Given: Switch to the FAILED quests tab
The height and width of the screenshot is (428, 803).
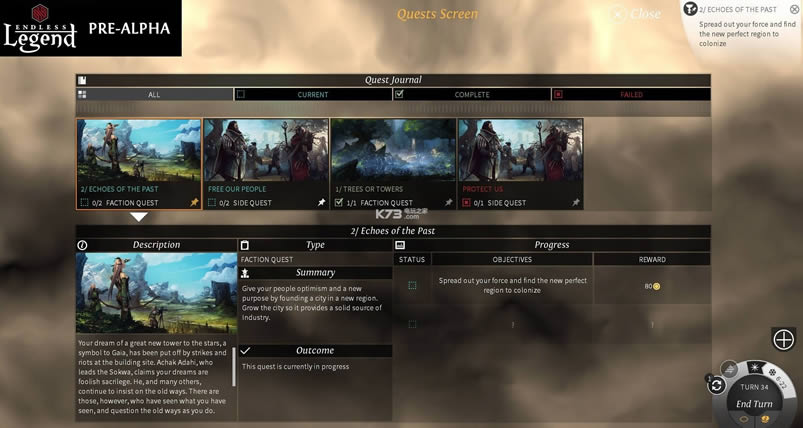Looking at the screenshot, I should (x=630, y=95).
